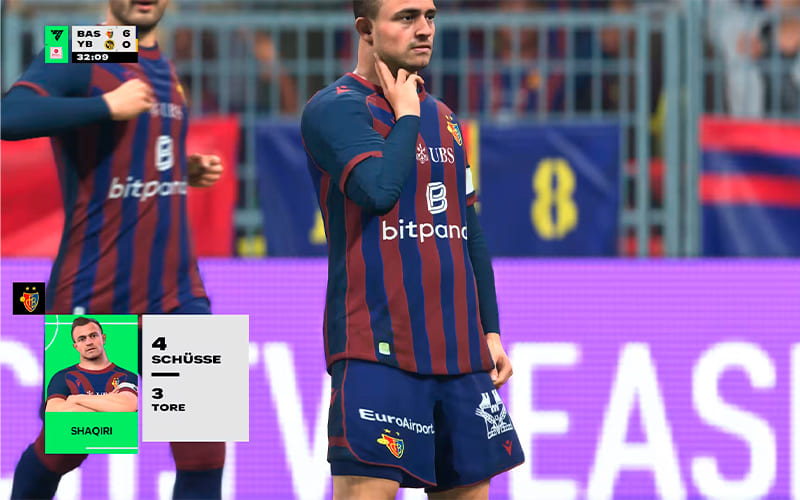The height and width of the screenshot is (500, 800).
Task: Click the FC Basel crest above the portrait
Action: [x=28, y=298]
